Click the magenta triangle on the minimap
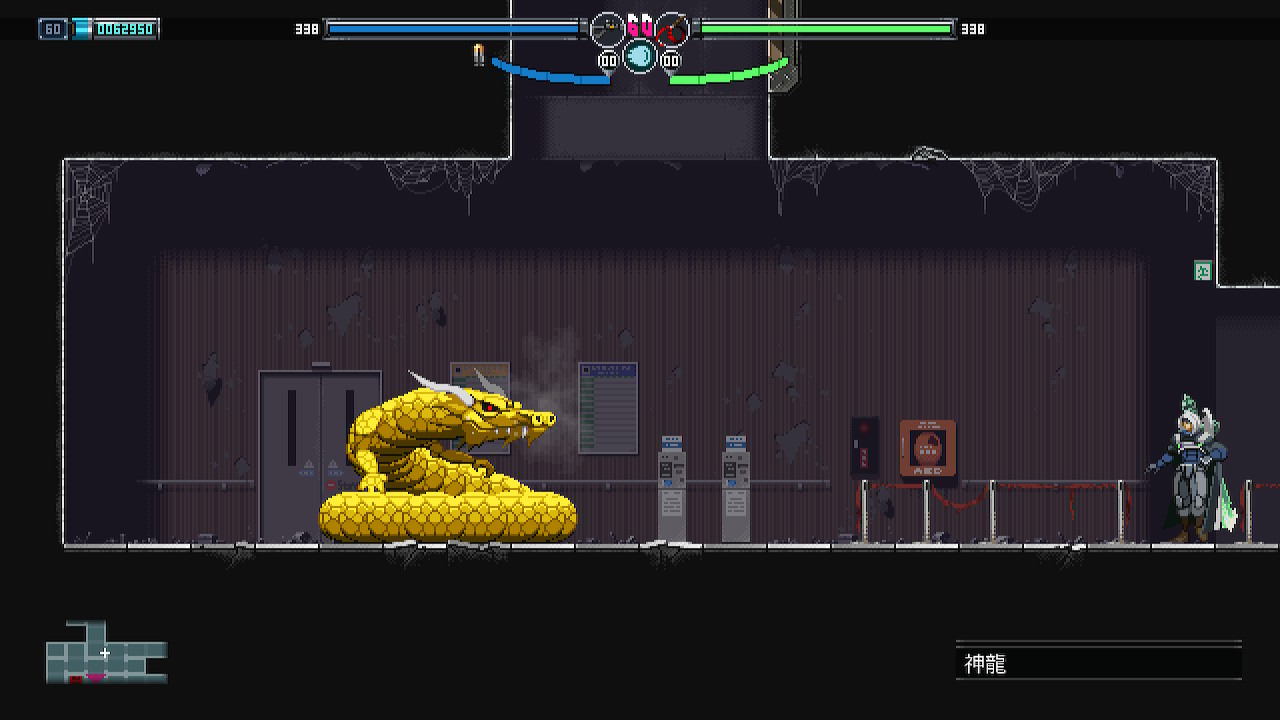This screenshot has height=720, width=1280. 96,678
